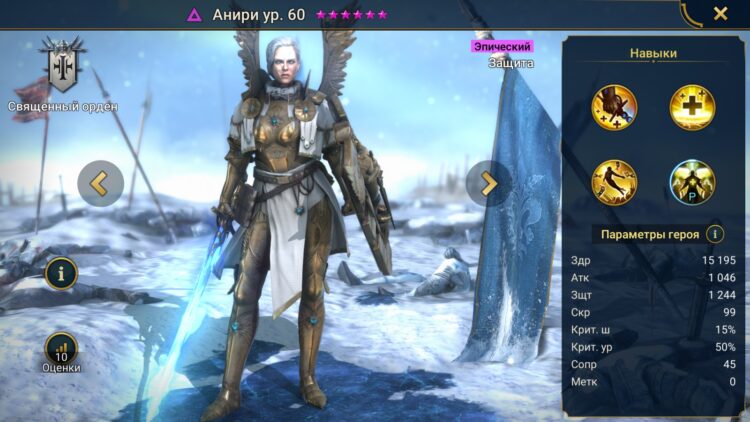
Task: Open info next to Параметры героя
Action: (x=715, y=234)
